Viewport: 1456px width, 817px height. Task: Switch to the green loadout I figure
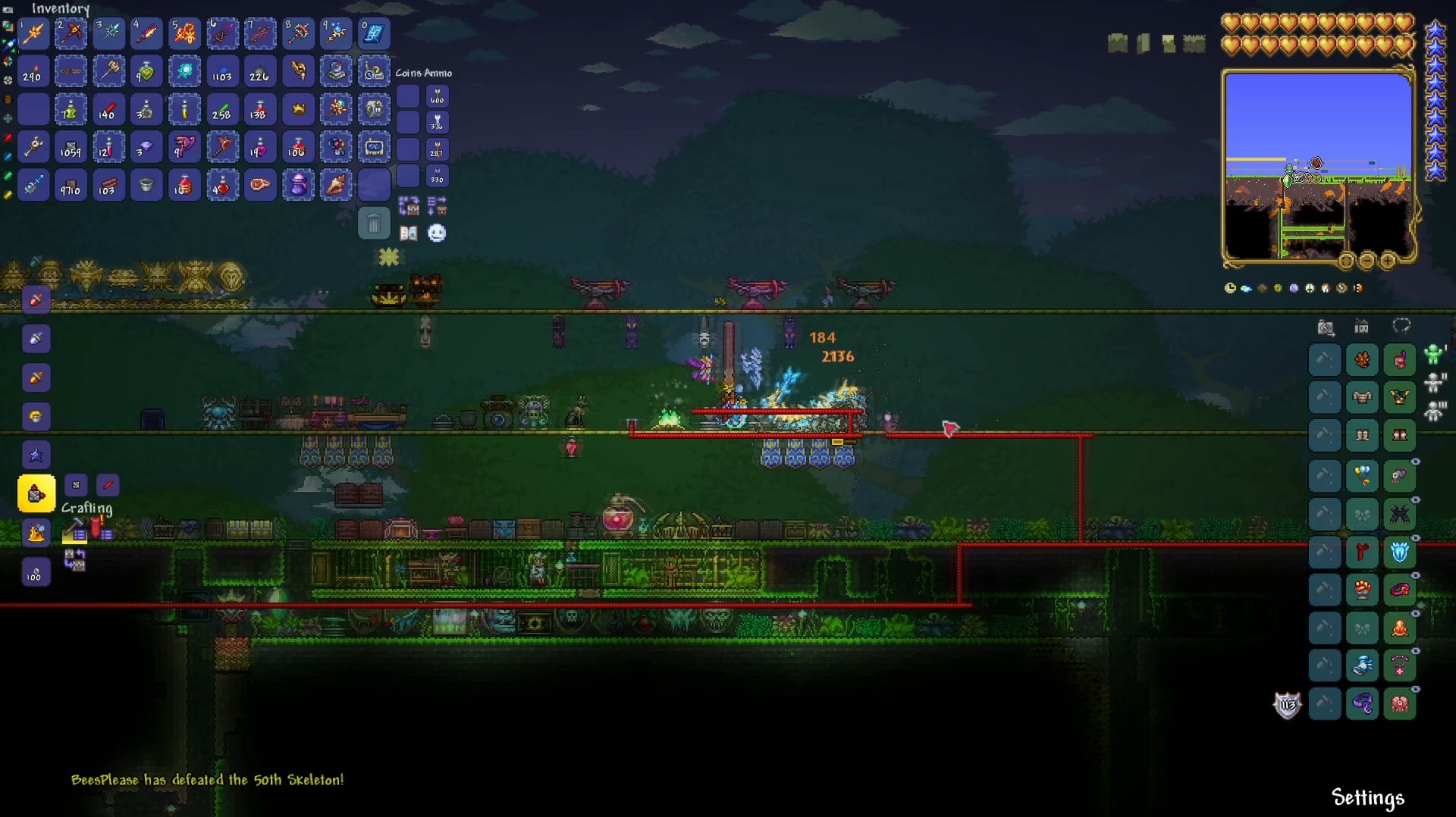[x=1433, y=355]
